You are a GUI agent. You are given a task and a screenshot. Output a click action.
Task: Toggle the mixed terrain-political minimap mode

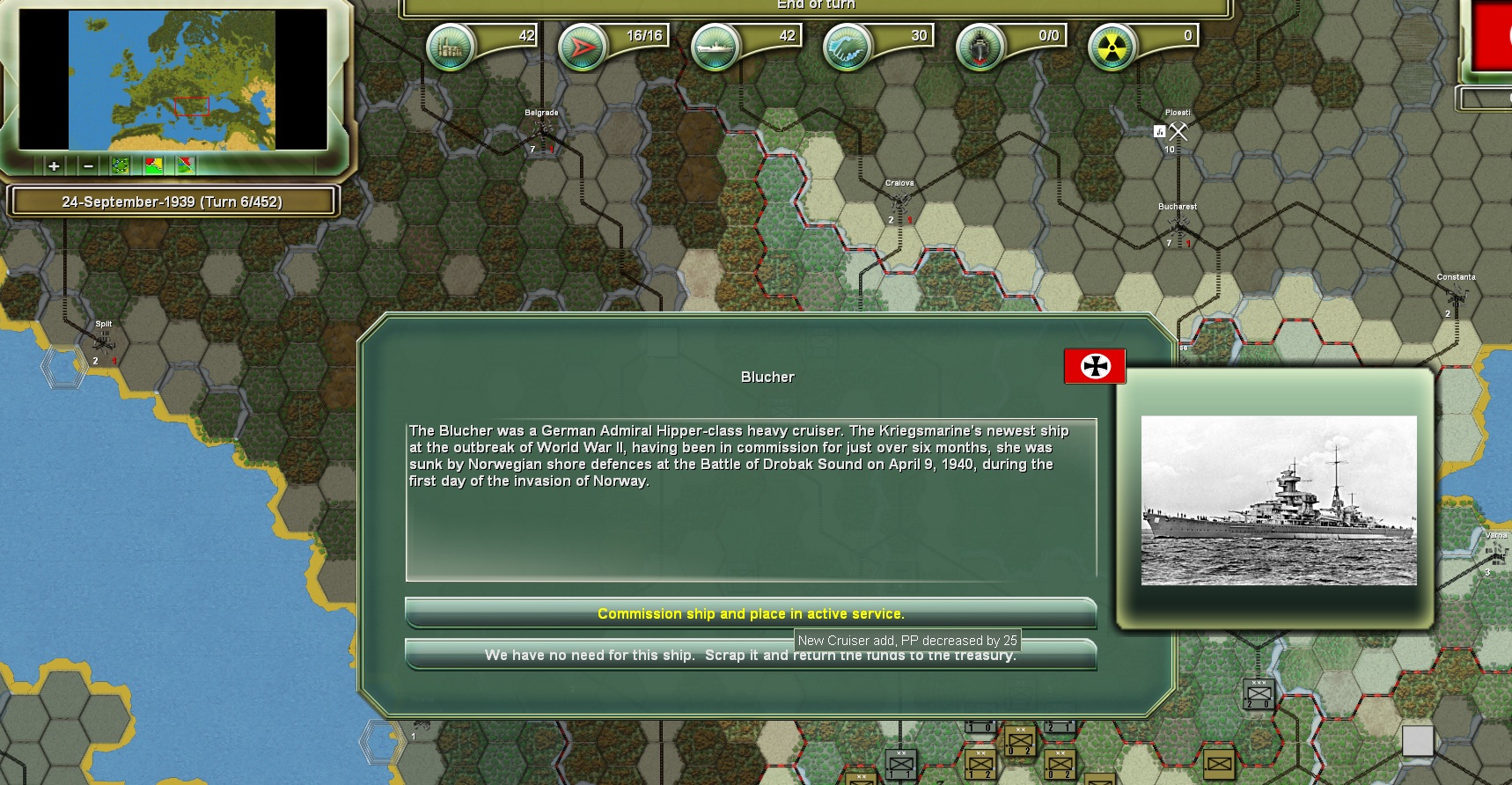(x=186, y=165)
